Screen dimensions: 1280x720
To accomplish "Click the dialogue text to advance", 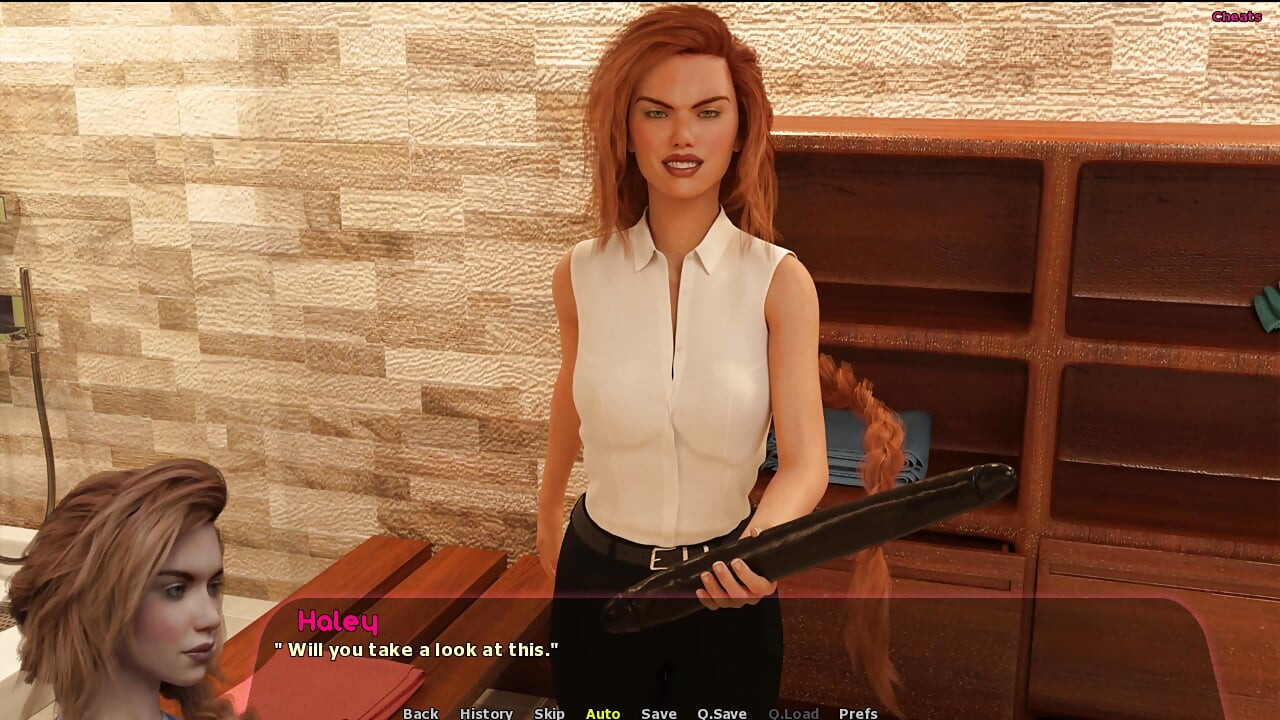I will point(416,649).
